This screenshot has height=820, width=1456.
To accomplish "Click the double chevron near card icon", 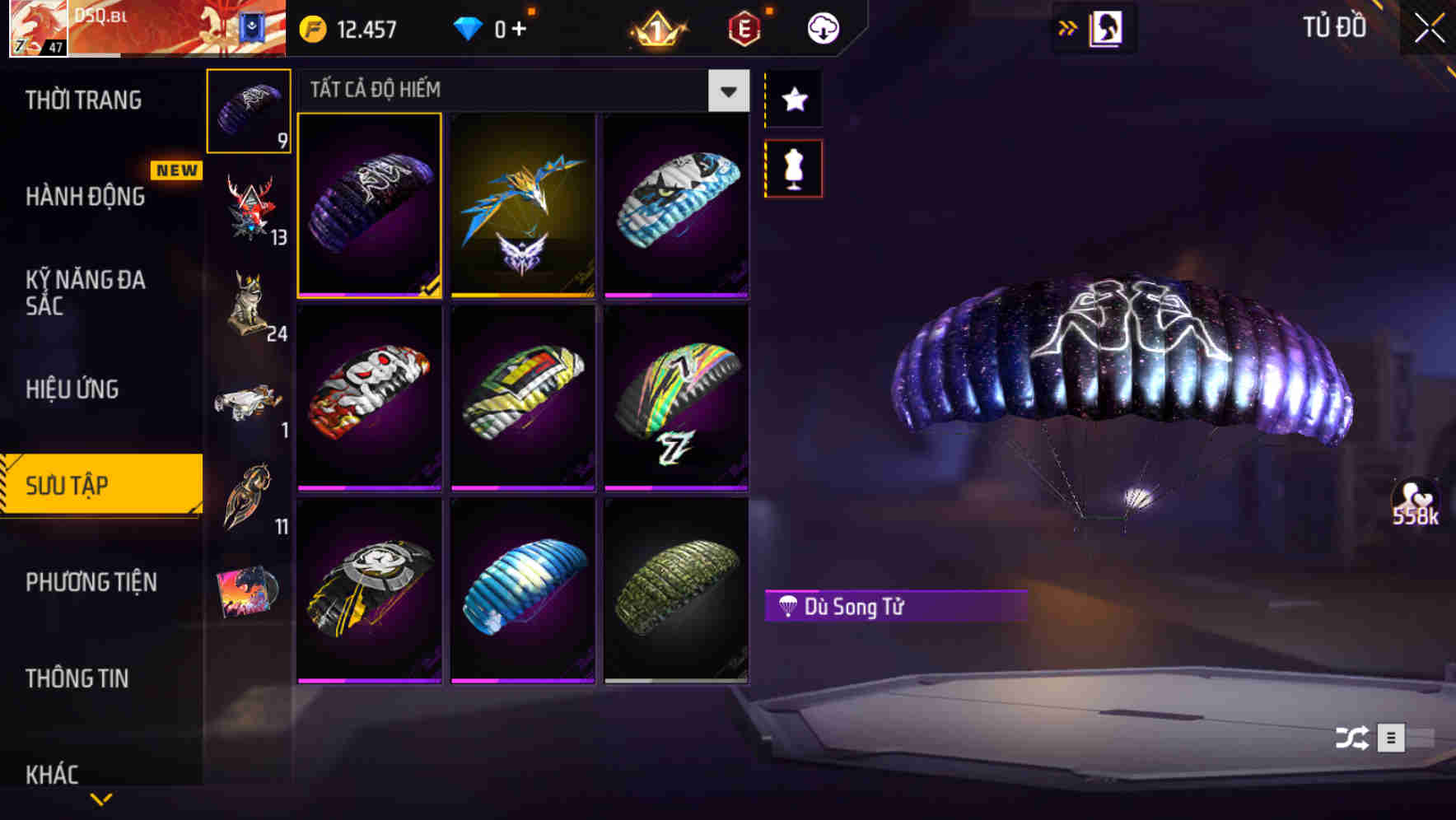I will coord(1068,26).
